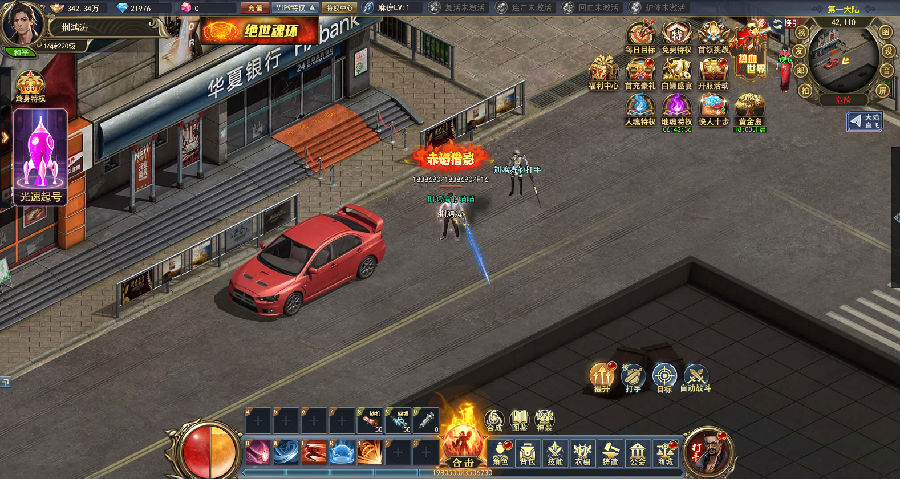Open the 每日目标 daily goals icon
Viewport: 900px width, 479px height.
click(638, 36)
